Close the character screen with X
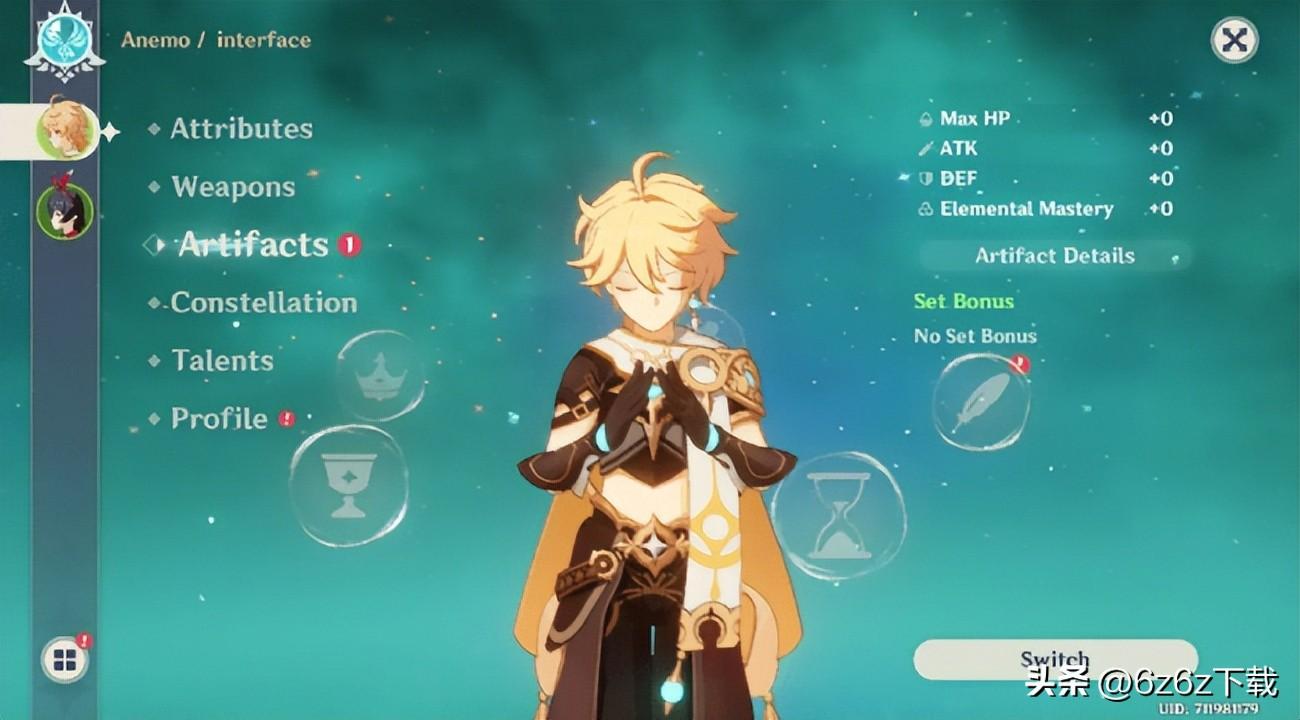The width and height of the screenshot is (1300, 720). pos(1234,41)
